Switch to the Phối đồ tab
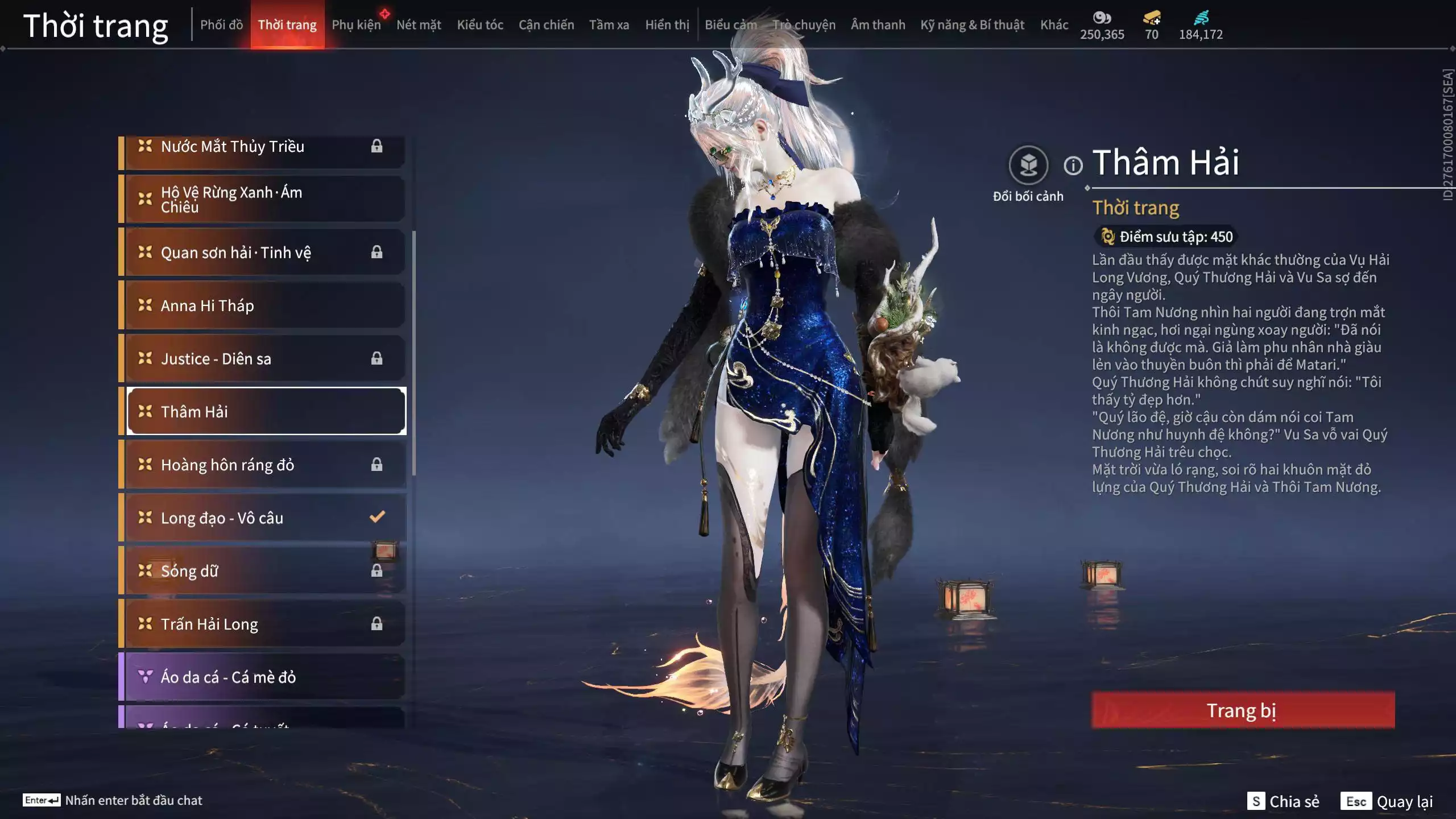Viewport: 1456px width, 819px height. coord(221,25)
